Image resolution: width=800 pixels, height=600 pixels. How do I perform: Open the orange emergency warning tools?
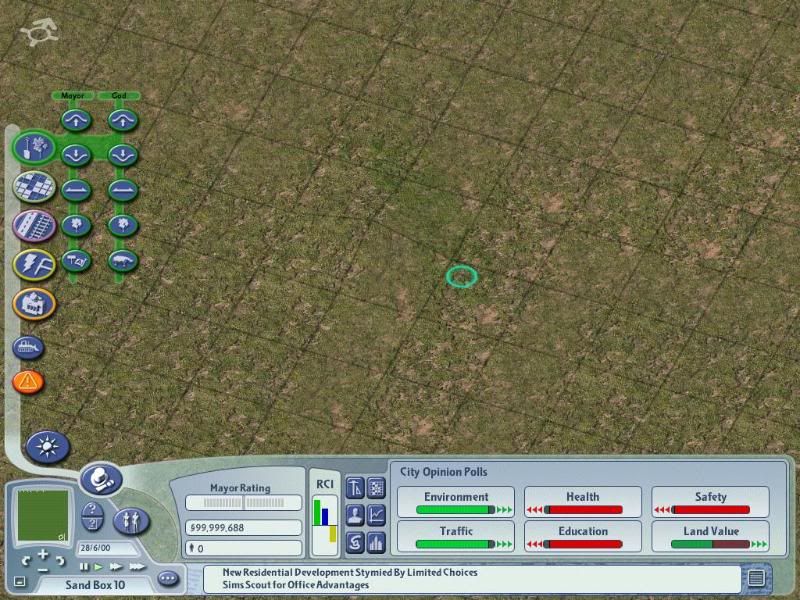28,381
